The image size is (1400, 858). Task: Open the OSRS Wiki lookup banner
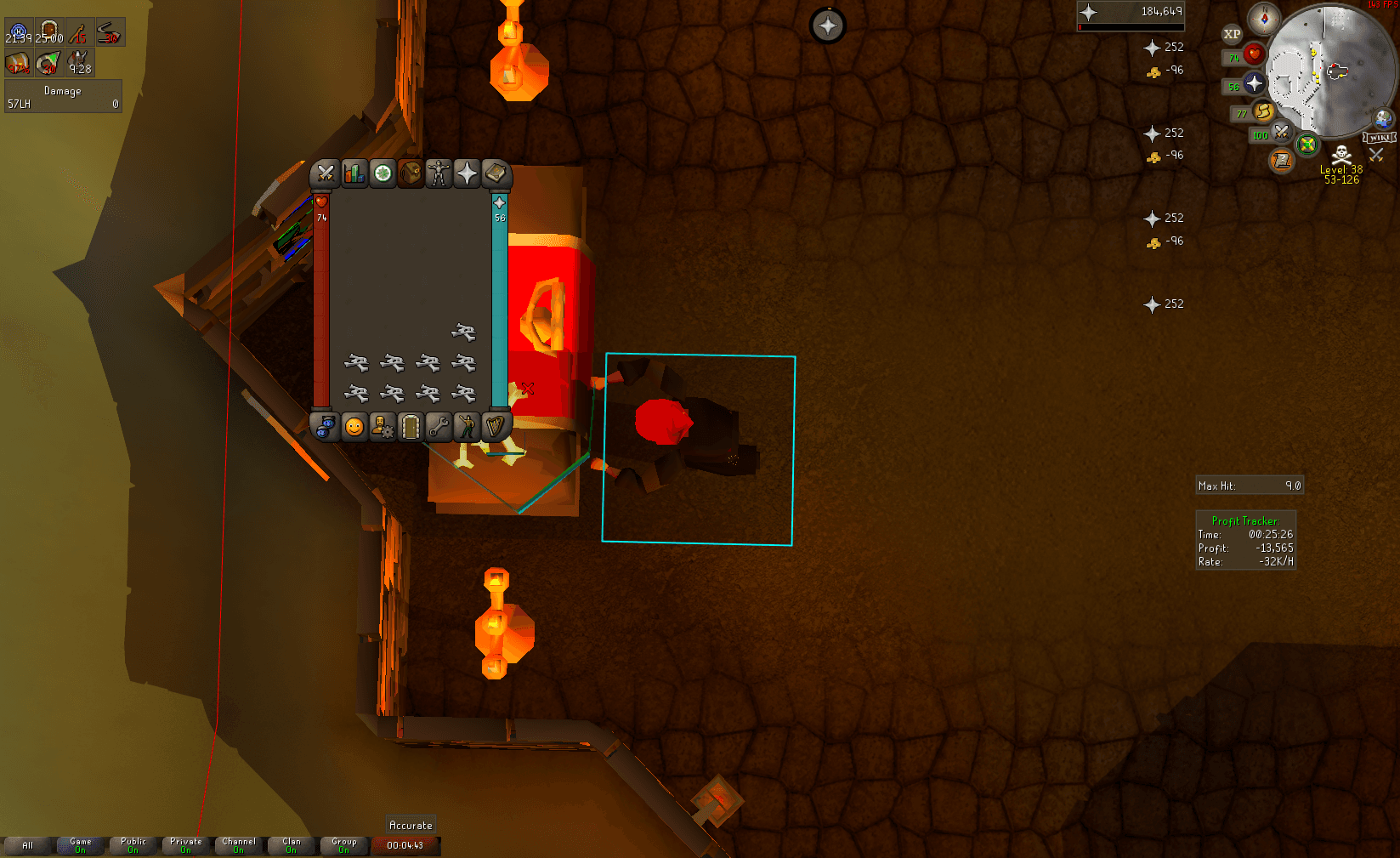(x=1380, y=136)
